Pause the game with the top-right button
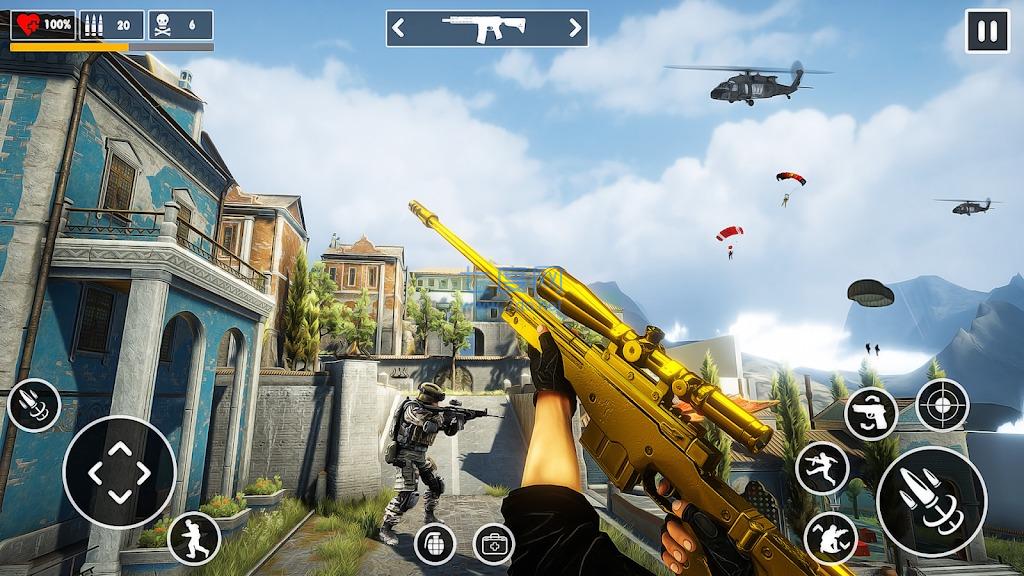Screen dimensions: 1024x576 (987, 31)
